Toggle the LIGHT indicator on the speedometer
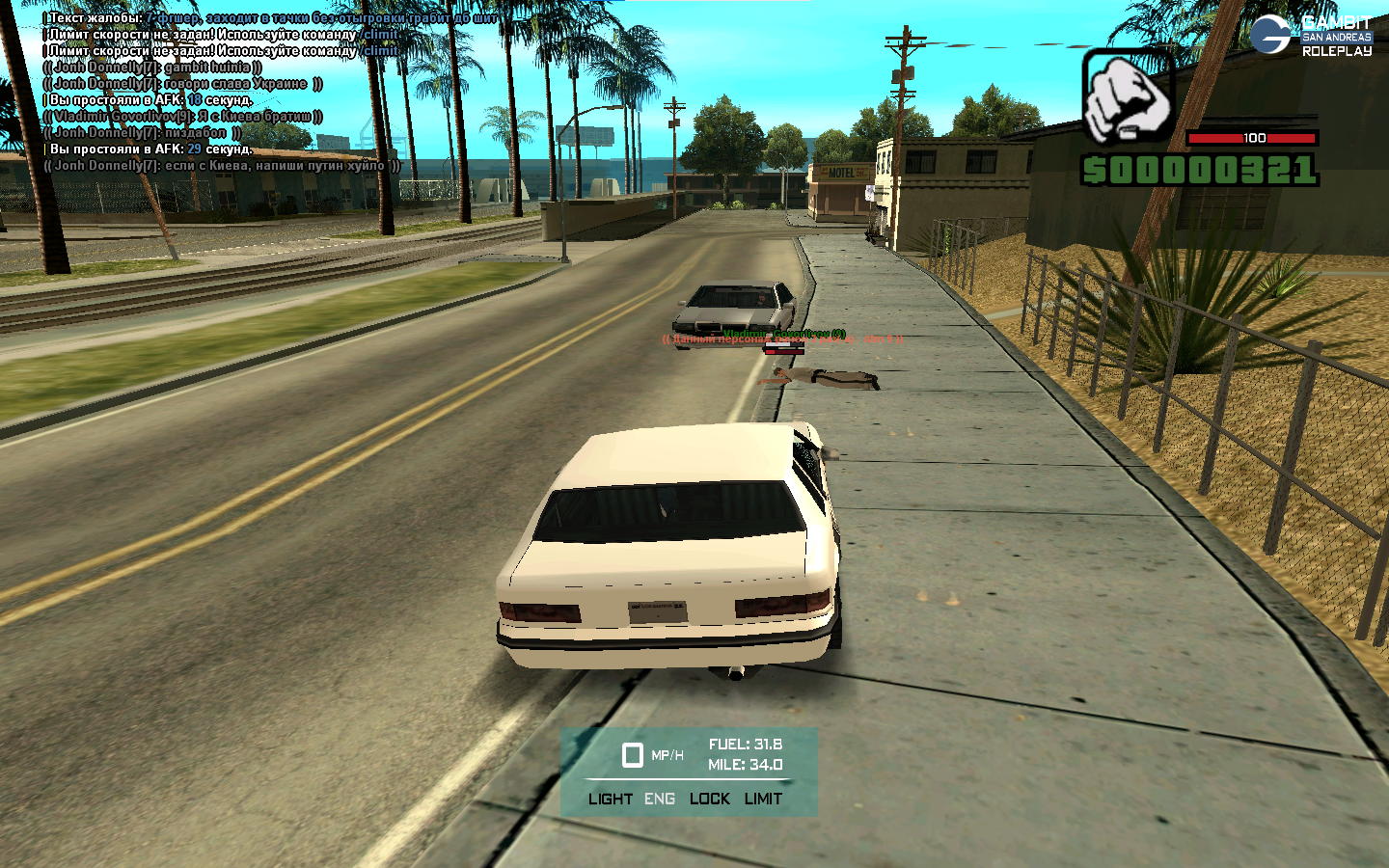This screenshot has height=868, width=1389. coord(610,799)
